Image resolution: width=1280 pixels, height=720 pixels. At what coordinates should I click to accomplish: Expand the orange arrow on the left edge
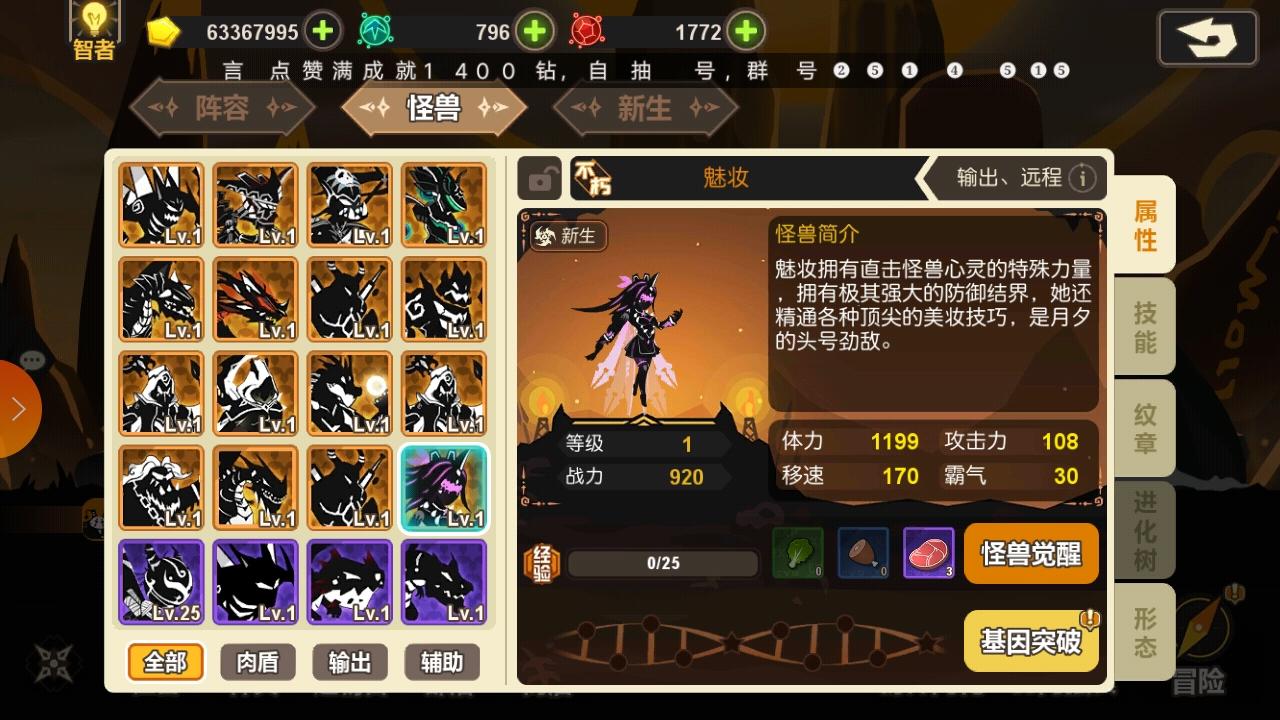click(x=20, y=410)
